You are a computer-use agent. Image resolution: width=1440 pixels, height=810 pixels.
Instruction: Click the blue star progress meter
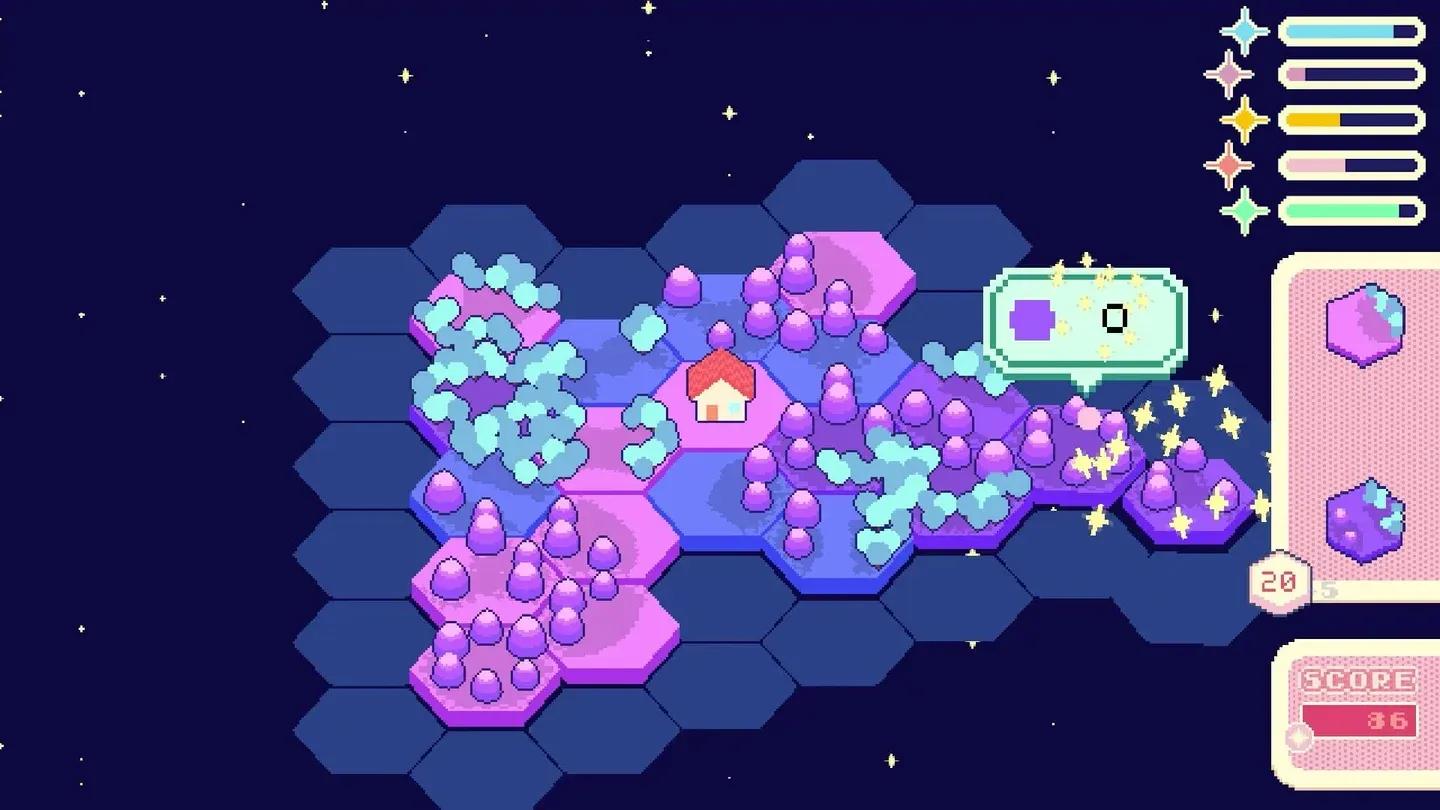[x=1352, y=30]
